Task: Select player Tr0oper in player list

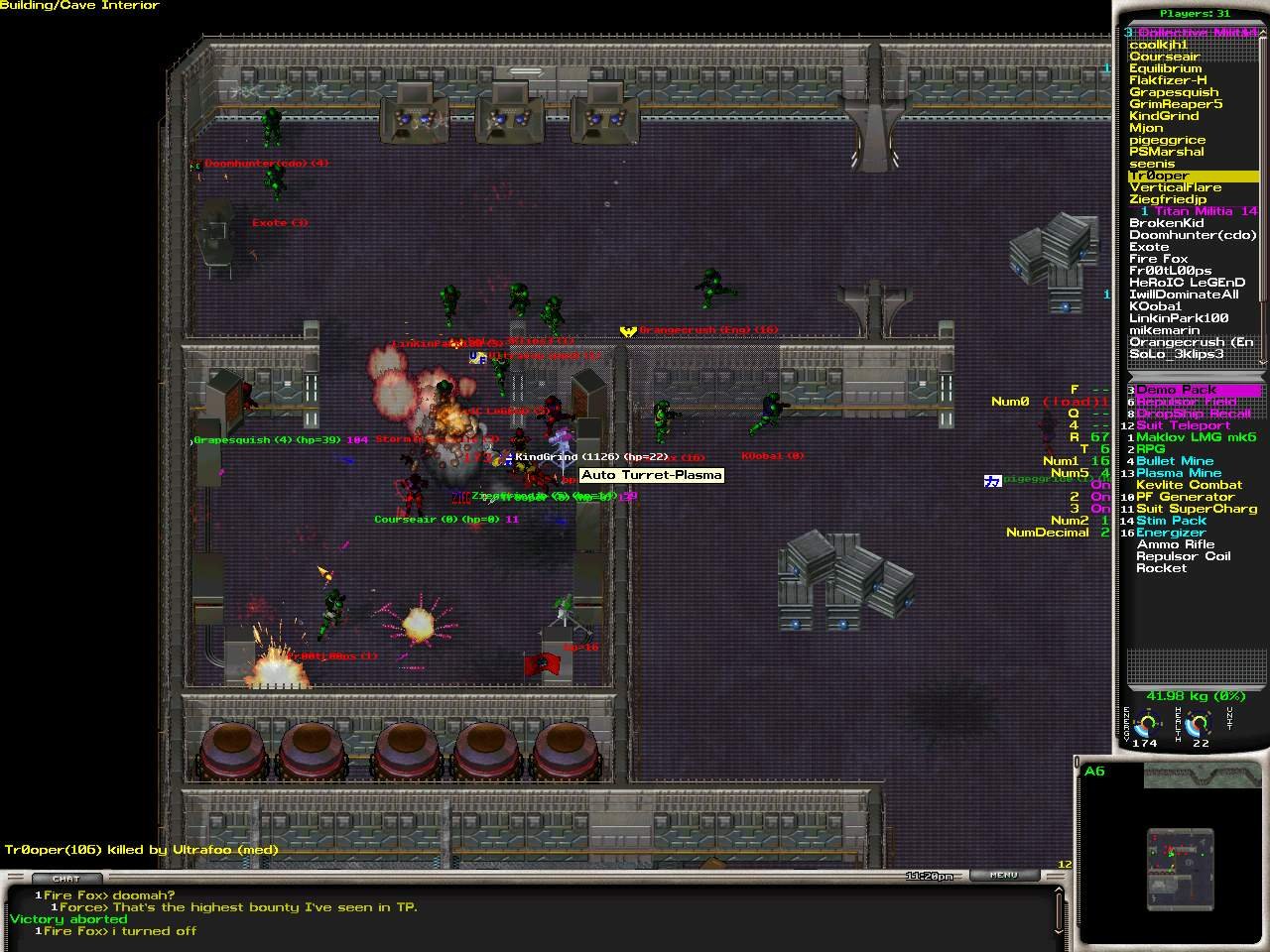Action: (1159, 176)
